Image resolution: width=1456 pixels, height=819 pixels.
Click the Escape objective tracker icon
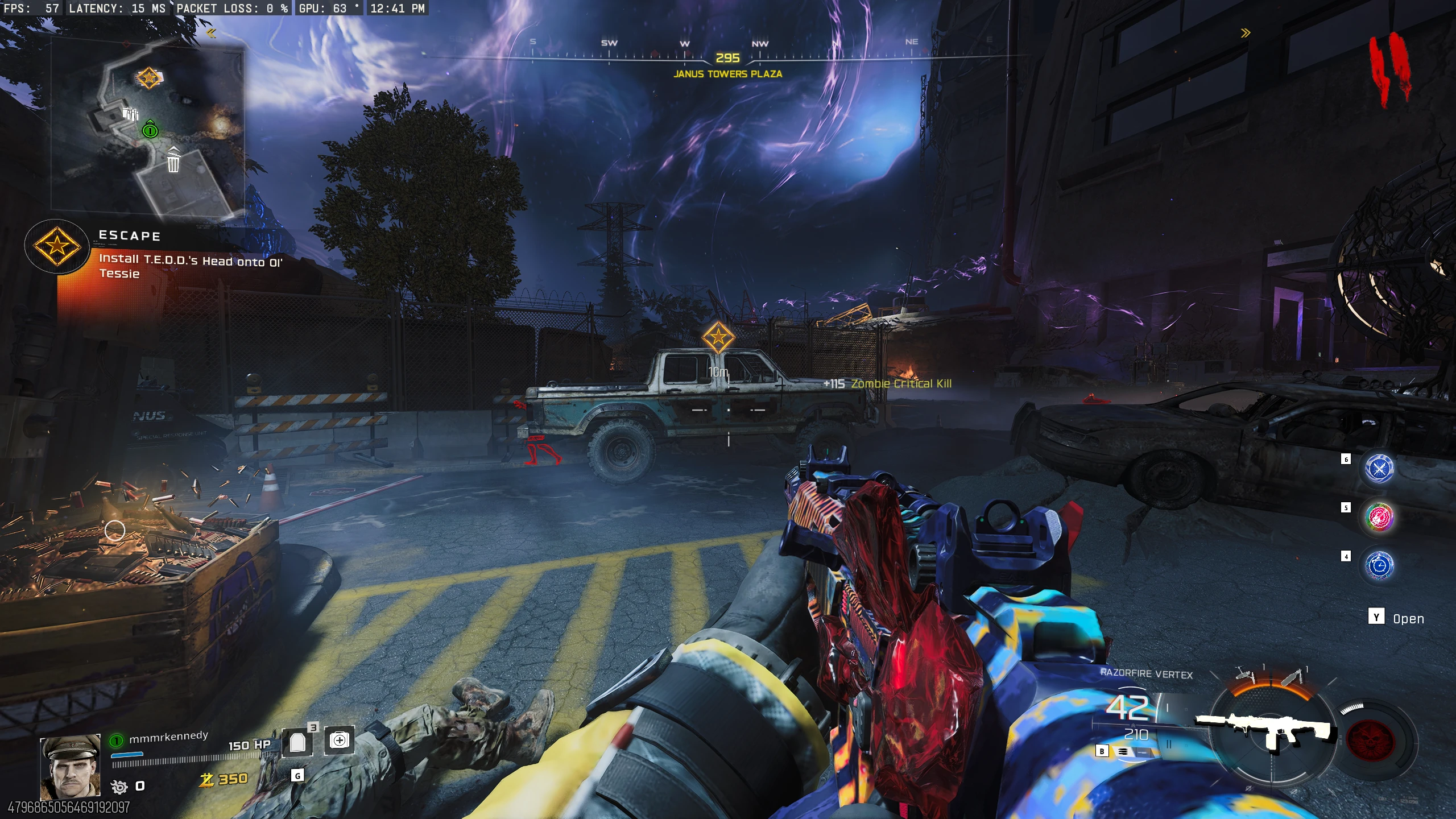(x=57, y=246)
